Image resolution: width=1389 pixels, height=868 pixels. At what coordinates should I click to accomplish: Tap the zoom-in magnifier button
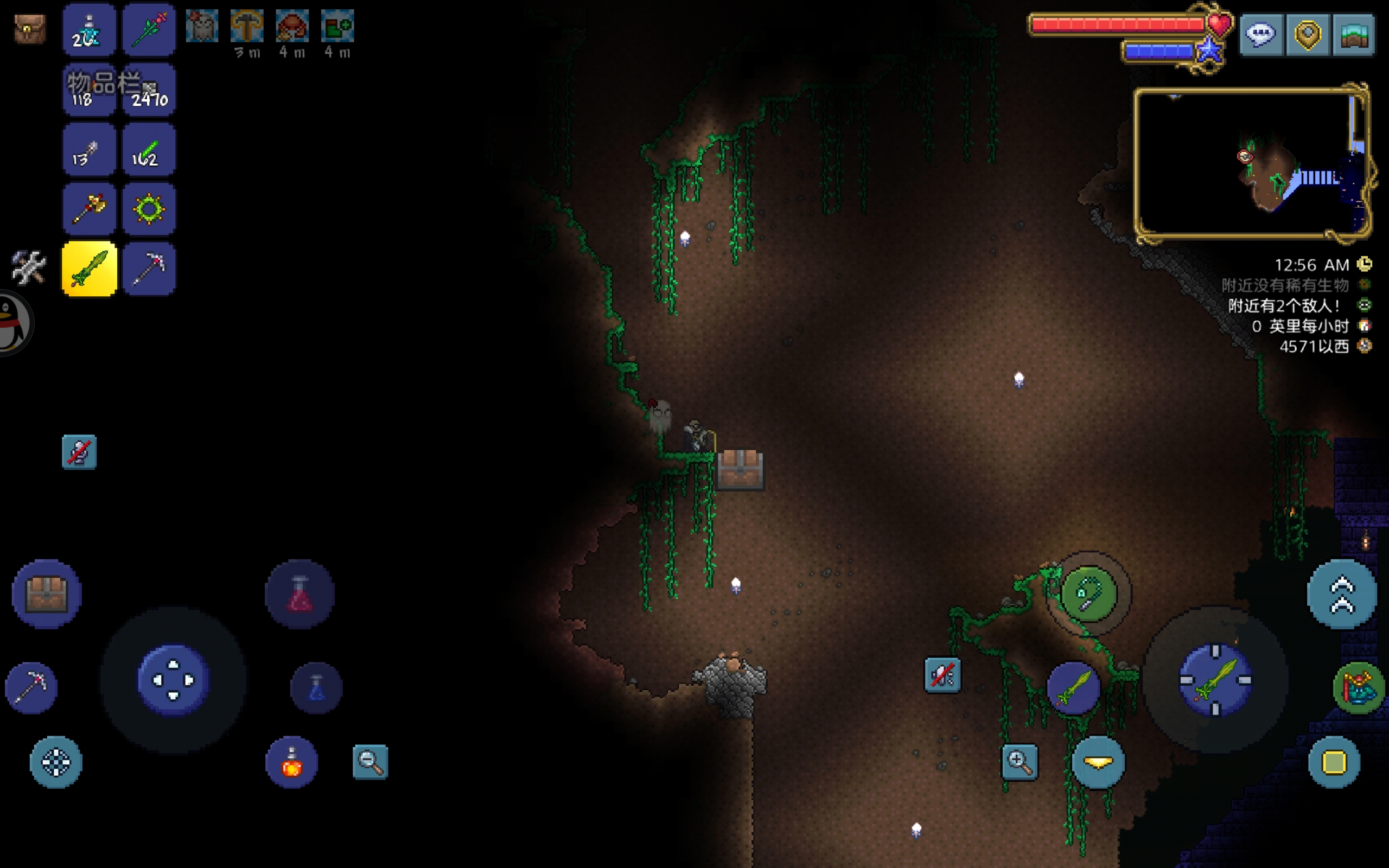pyautogui.click(x=1020, y=762)
